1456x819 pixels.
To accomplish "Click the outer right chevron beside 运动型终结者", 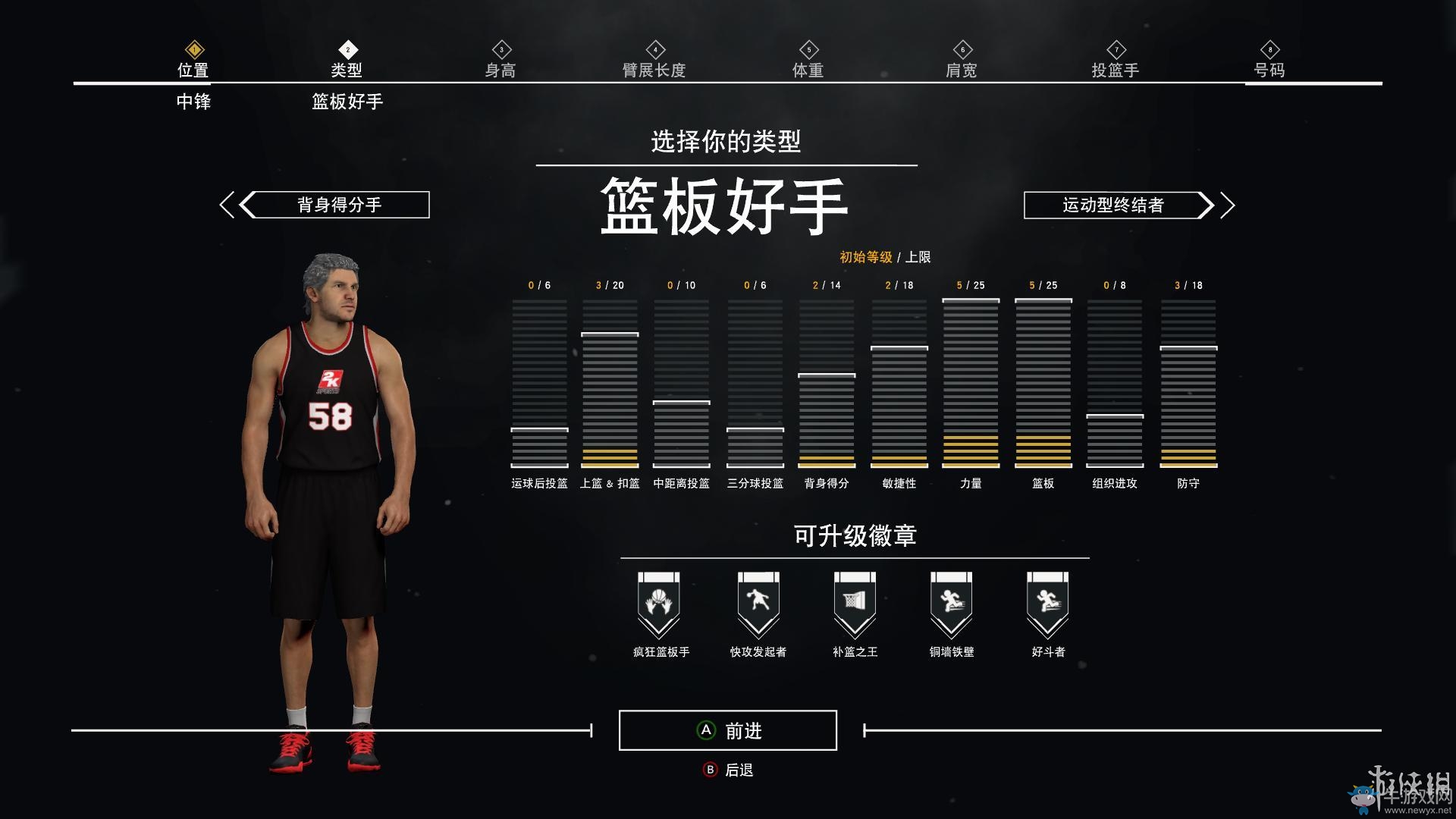I will [1229, 205].
